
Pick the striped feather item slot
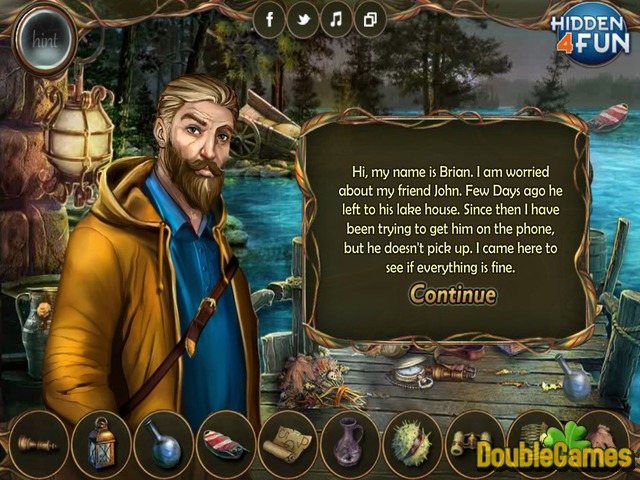pos(225,442)
